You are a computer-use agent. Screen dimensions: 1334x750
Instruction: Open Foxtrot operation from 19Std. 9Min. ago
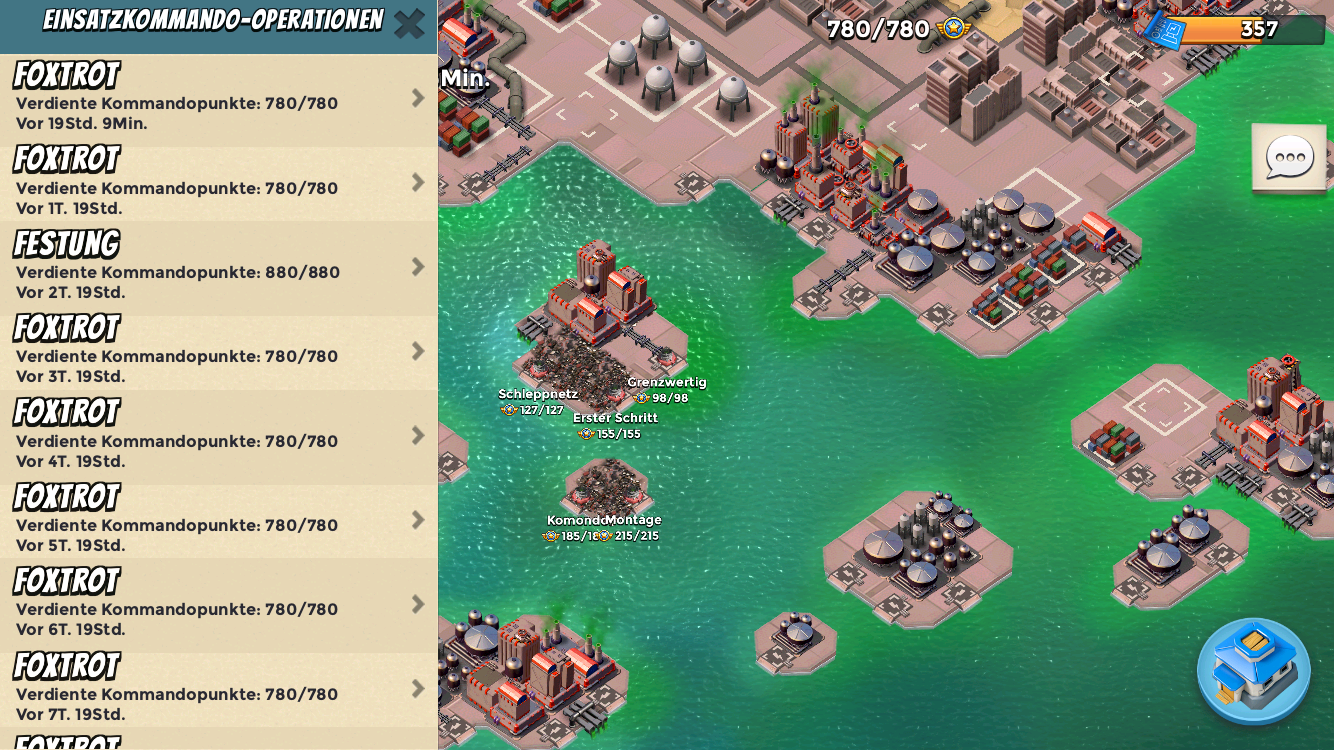218,100
